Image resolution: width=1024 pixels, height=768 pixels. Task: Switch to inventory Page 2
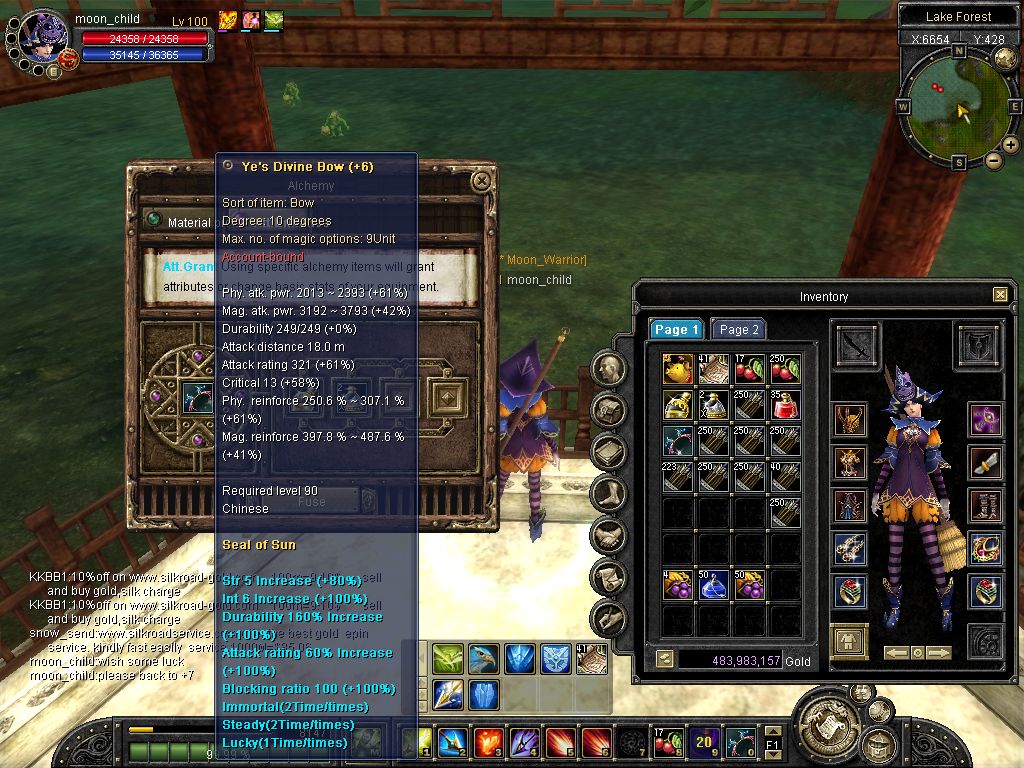click(739, 329)
